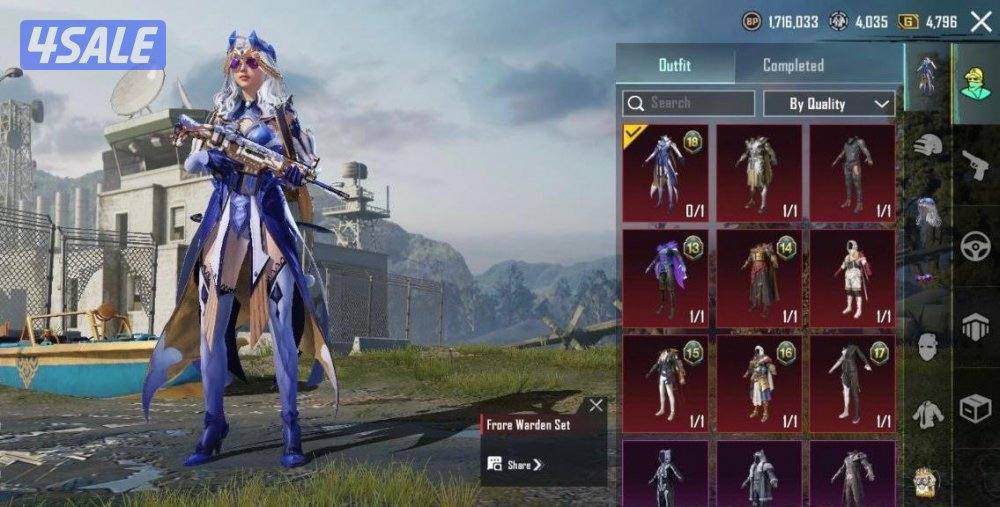The width and height of the screenshot is (1000, 507).
Task: Show the jacket clothing category
Action: tap(928, 413)
